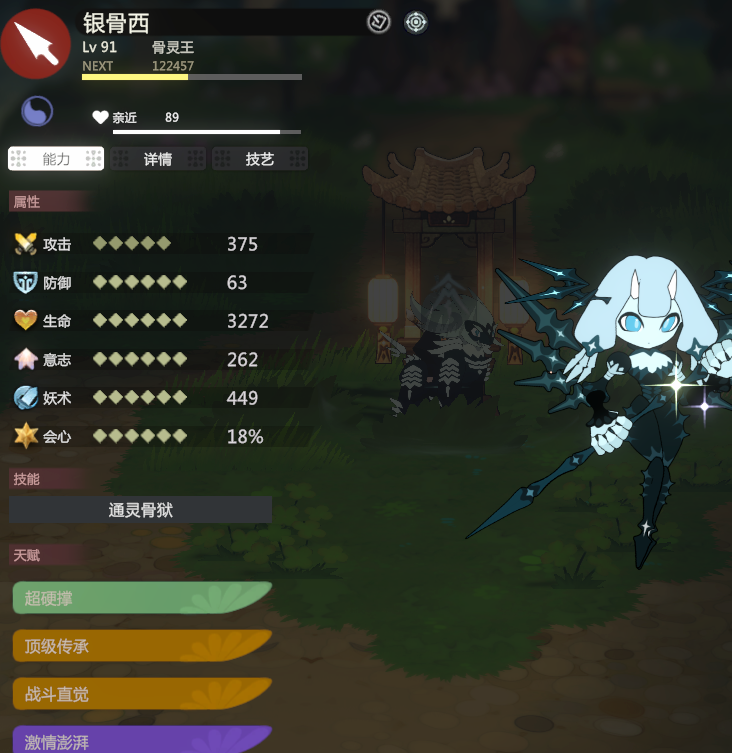Show the 技艺 tab
This screenshot has width=732, height=753.
[259, 159]
